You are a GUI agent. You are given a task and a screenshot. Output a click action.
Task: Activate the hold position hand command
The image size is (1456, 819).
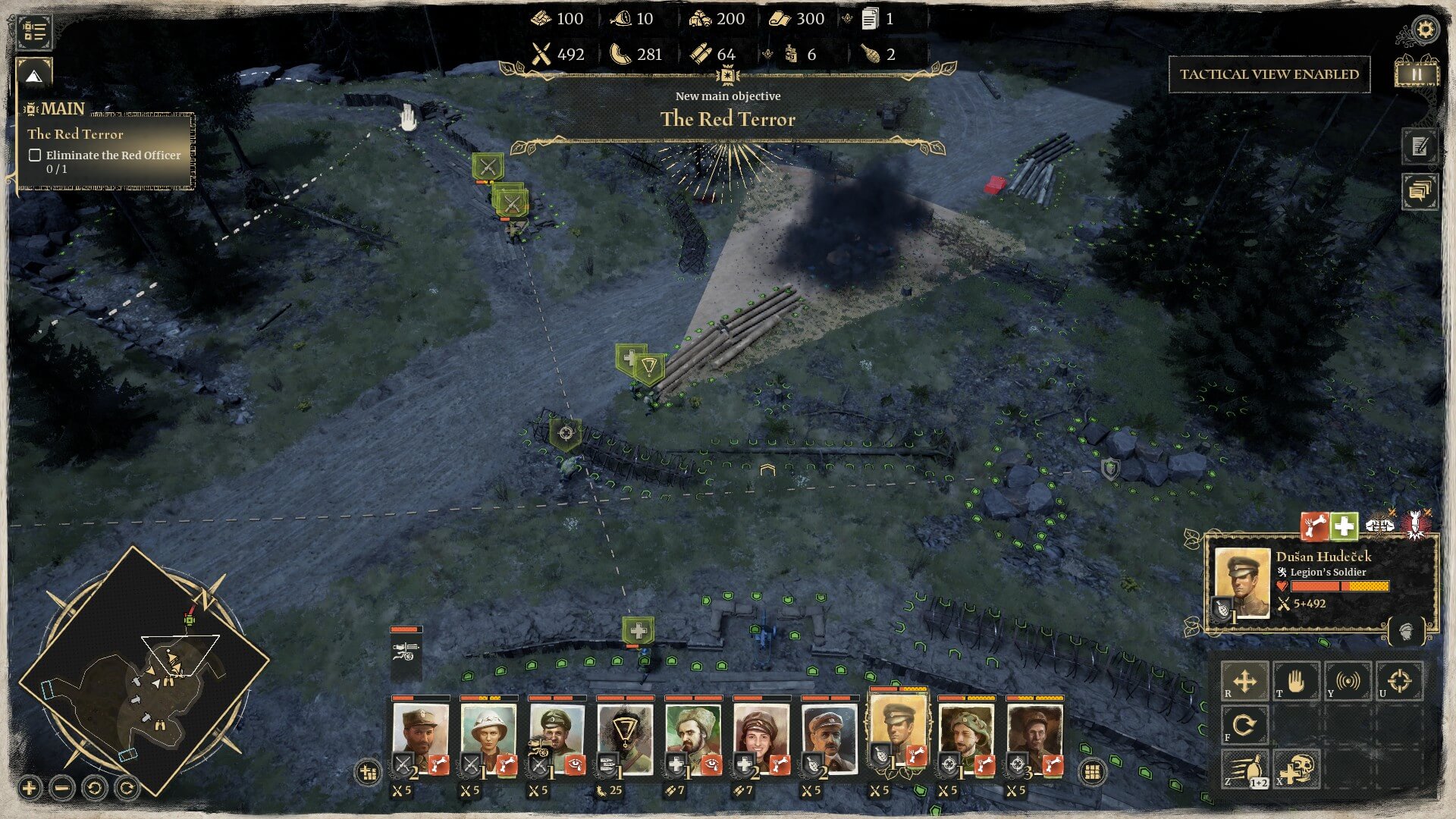click(x=1296, y=681)
